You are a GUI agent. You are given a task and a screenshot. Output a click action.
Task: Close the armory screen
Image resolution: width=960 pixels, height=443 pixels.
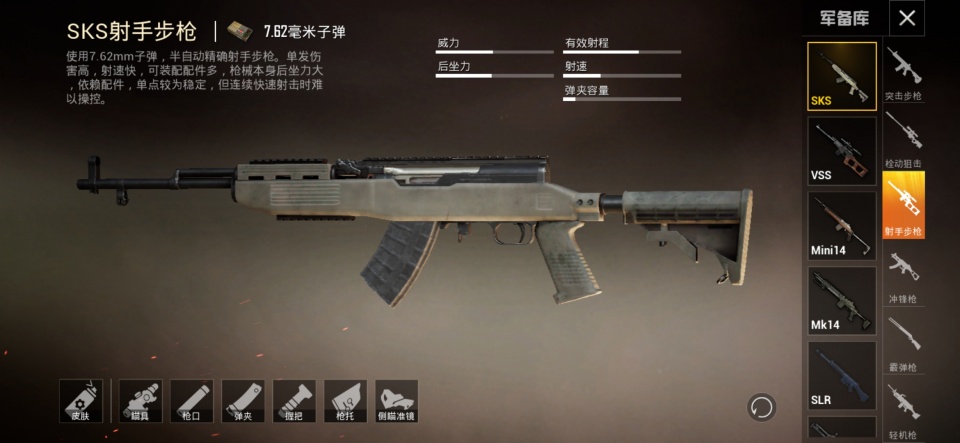click(x=906, y=17)
